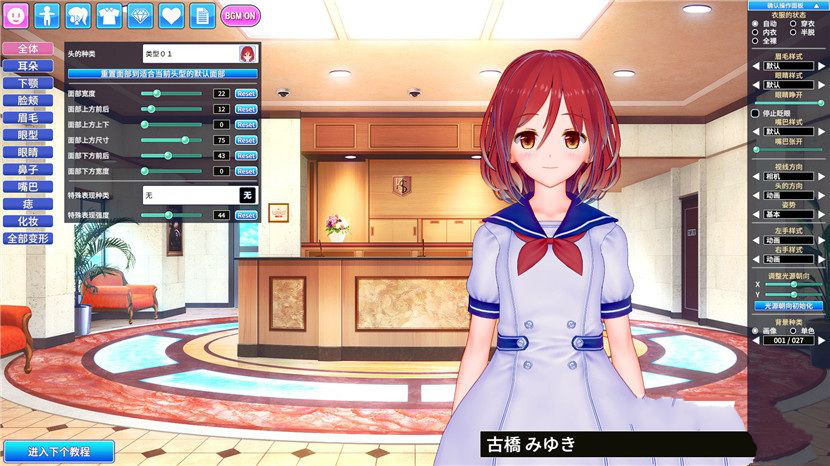Open the body category icon
The height and width of the screenshot is (466, 830).
[47, 15]
